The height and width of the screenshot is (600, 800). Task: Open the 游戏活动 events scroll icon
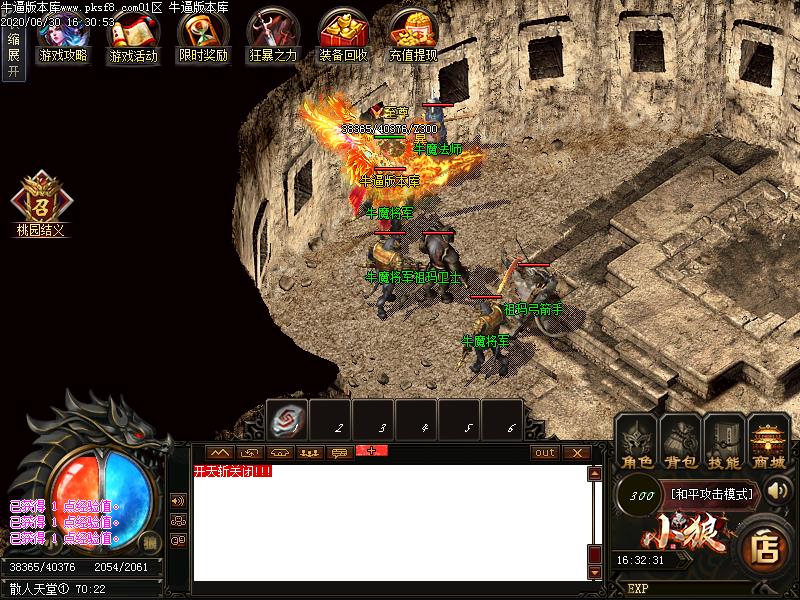tap(133, 35)
